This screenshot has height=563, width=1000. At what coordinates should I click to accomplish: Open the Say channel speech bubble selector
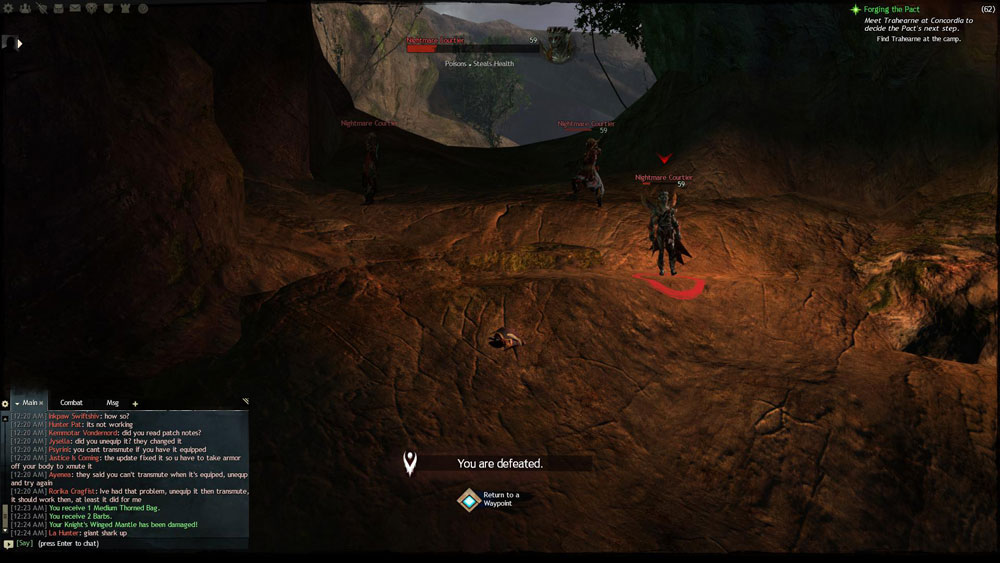(9, 543)
